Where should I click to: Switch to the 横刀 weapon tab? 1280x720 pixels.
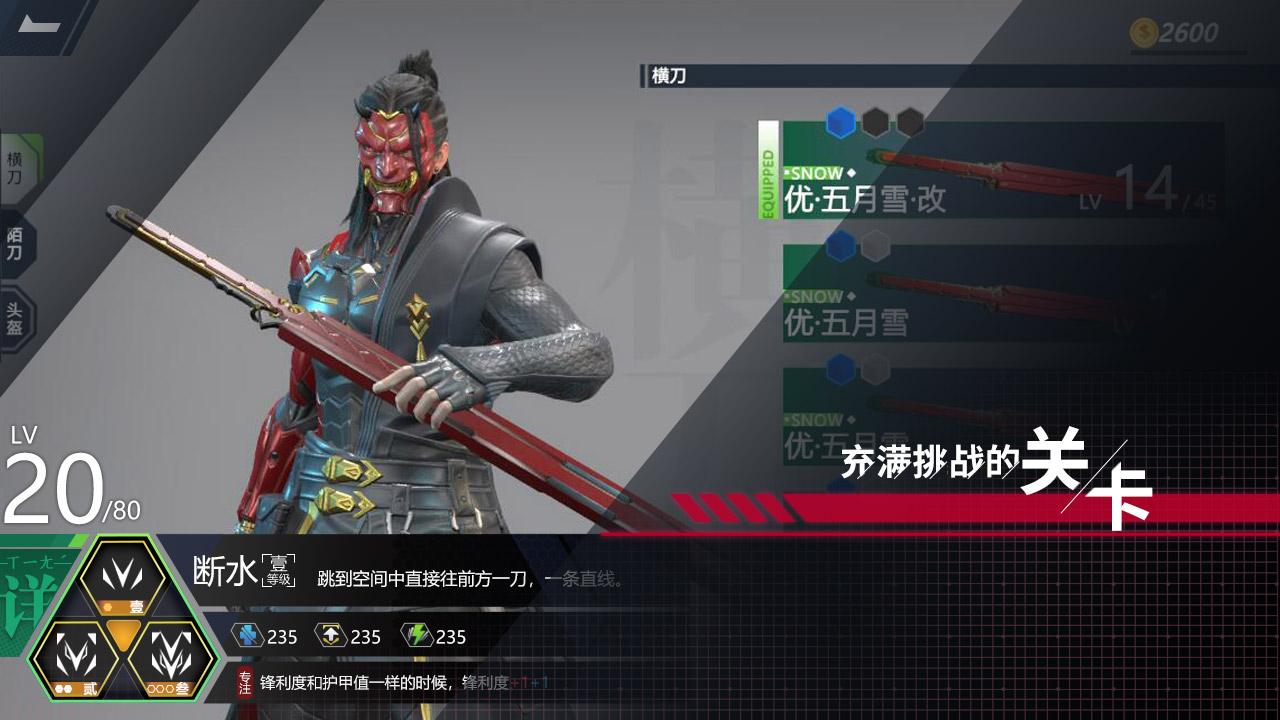[14, 163]
